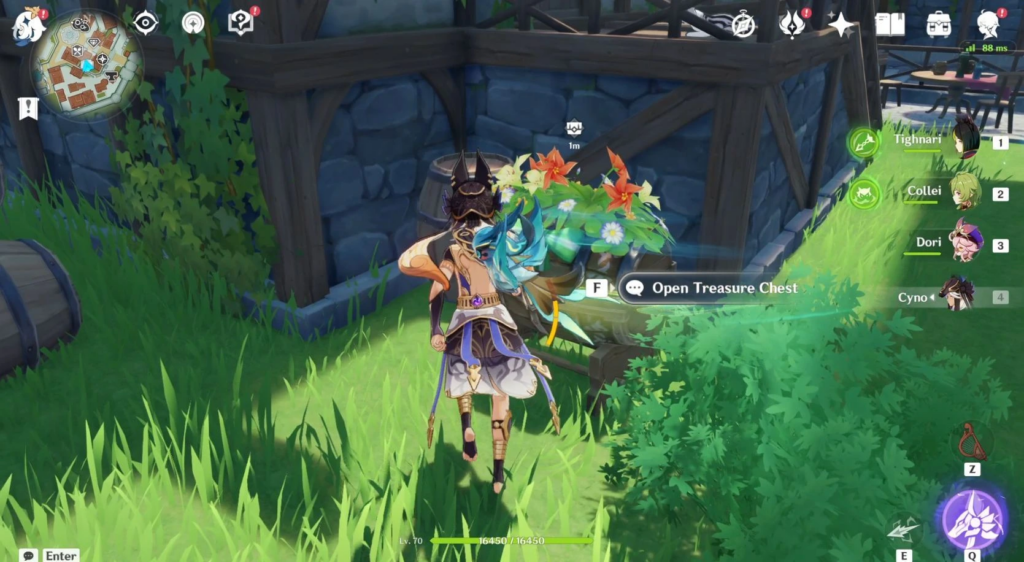Open the backpack inventory
The width and height of the screenshot is (1024, 562).
938,24
